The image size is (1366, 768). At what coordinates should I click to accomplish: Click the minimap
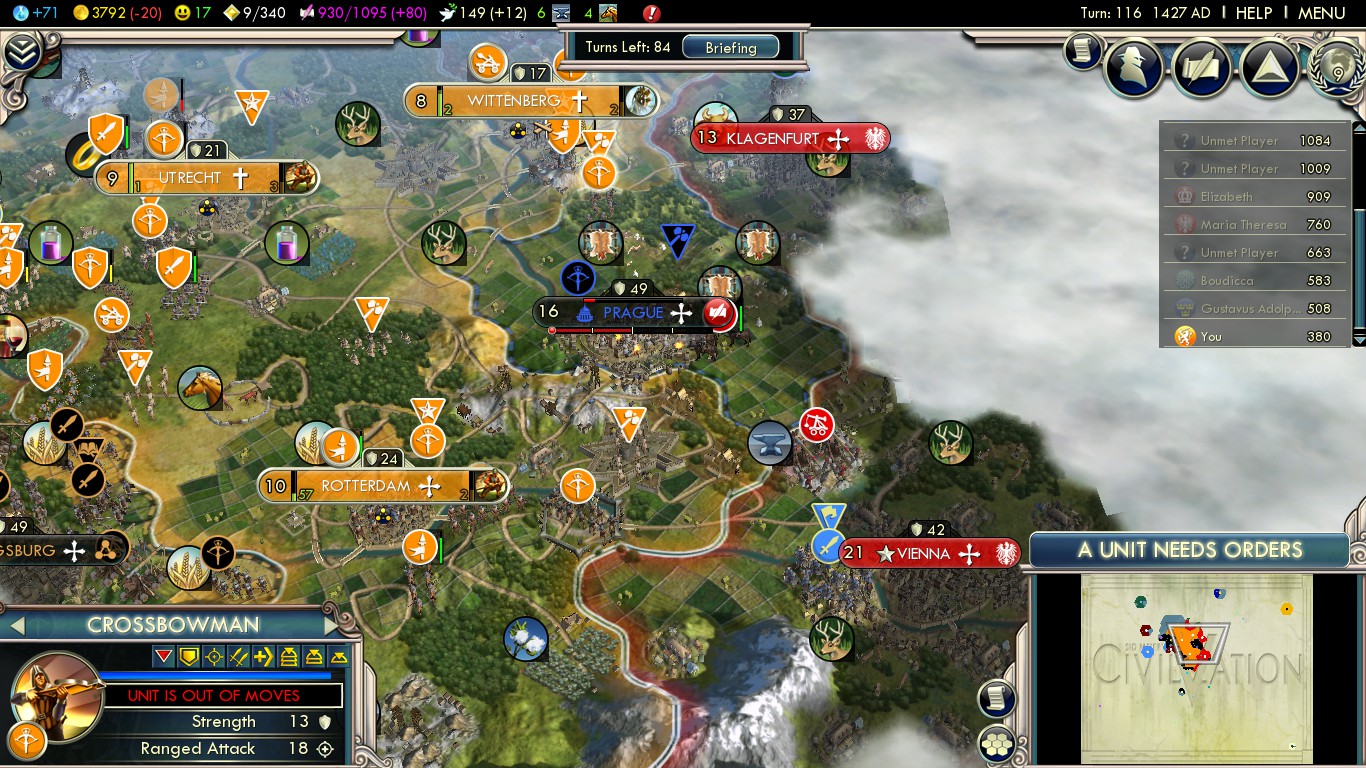pos(1196,668)
